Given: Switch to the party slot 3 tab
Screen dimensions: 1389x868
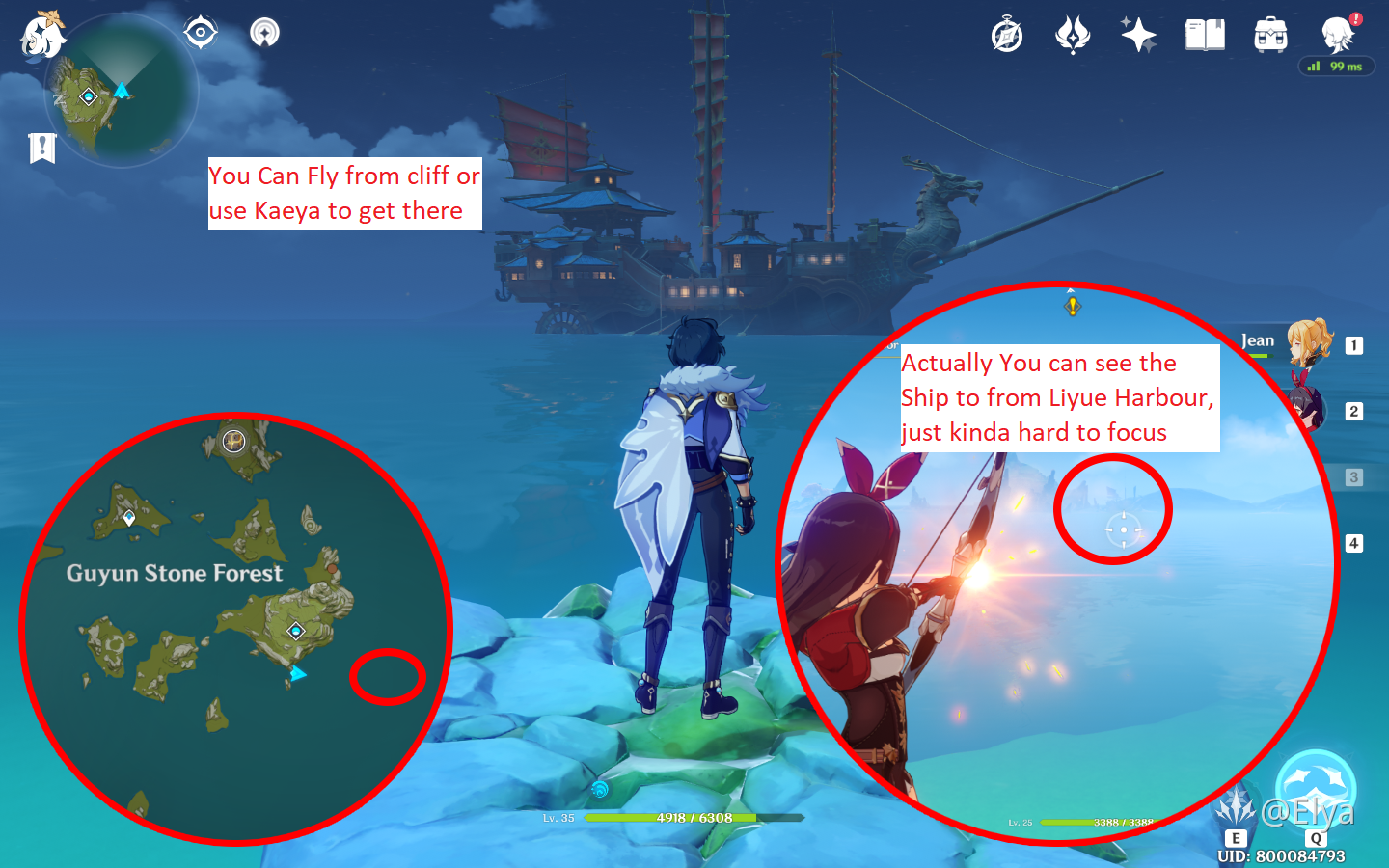Looking at the screenshot, I should pos(1355,476).
